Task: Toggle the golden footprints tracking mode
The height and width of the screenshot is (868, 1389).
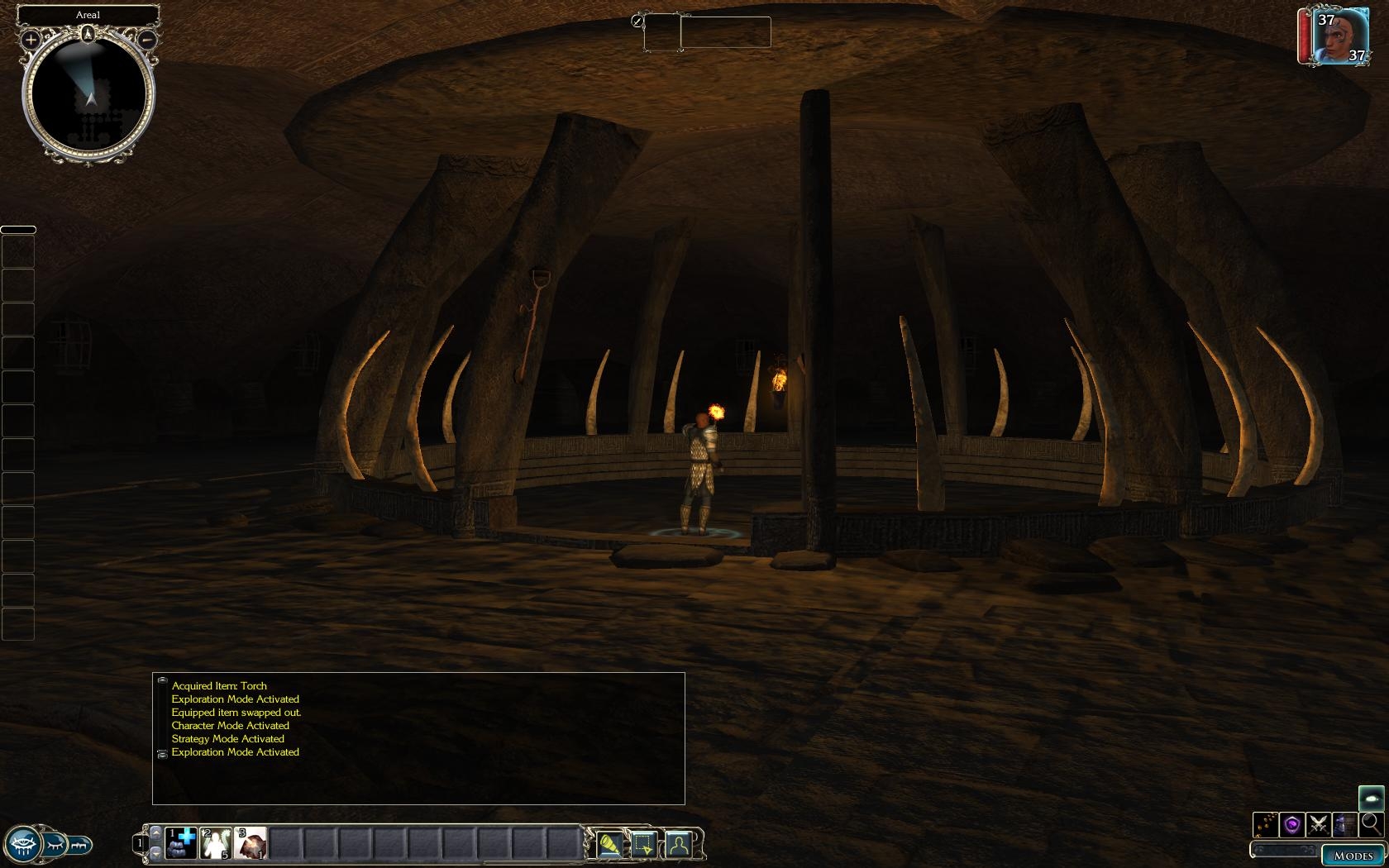Action: [1266, 824]
